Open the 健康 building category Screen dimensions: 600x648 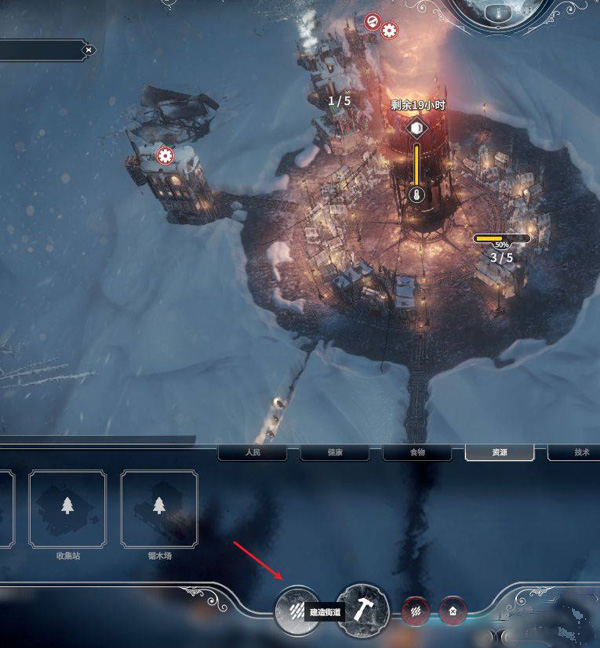(334, 453)
